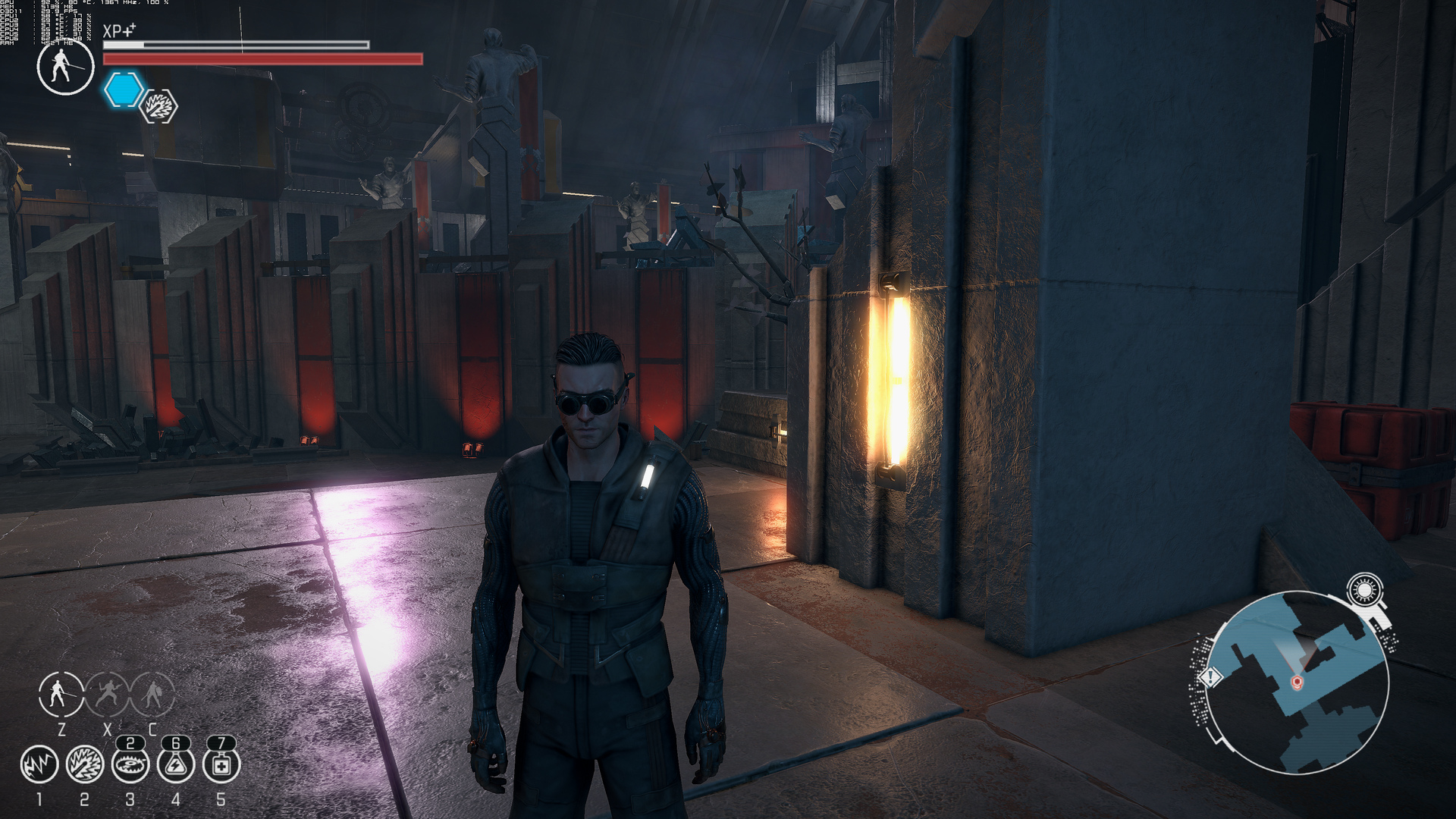Choose the shield guardian stance icon
The width and height of the screenshot is (1456, 819).
pyautogui.click(x=152, y=693)
